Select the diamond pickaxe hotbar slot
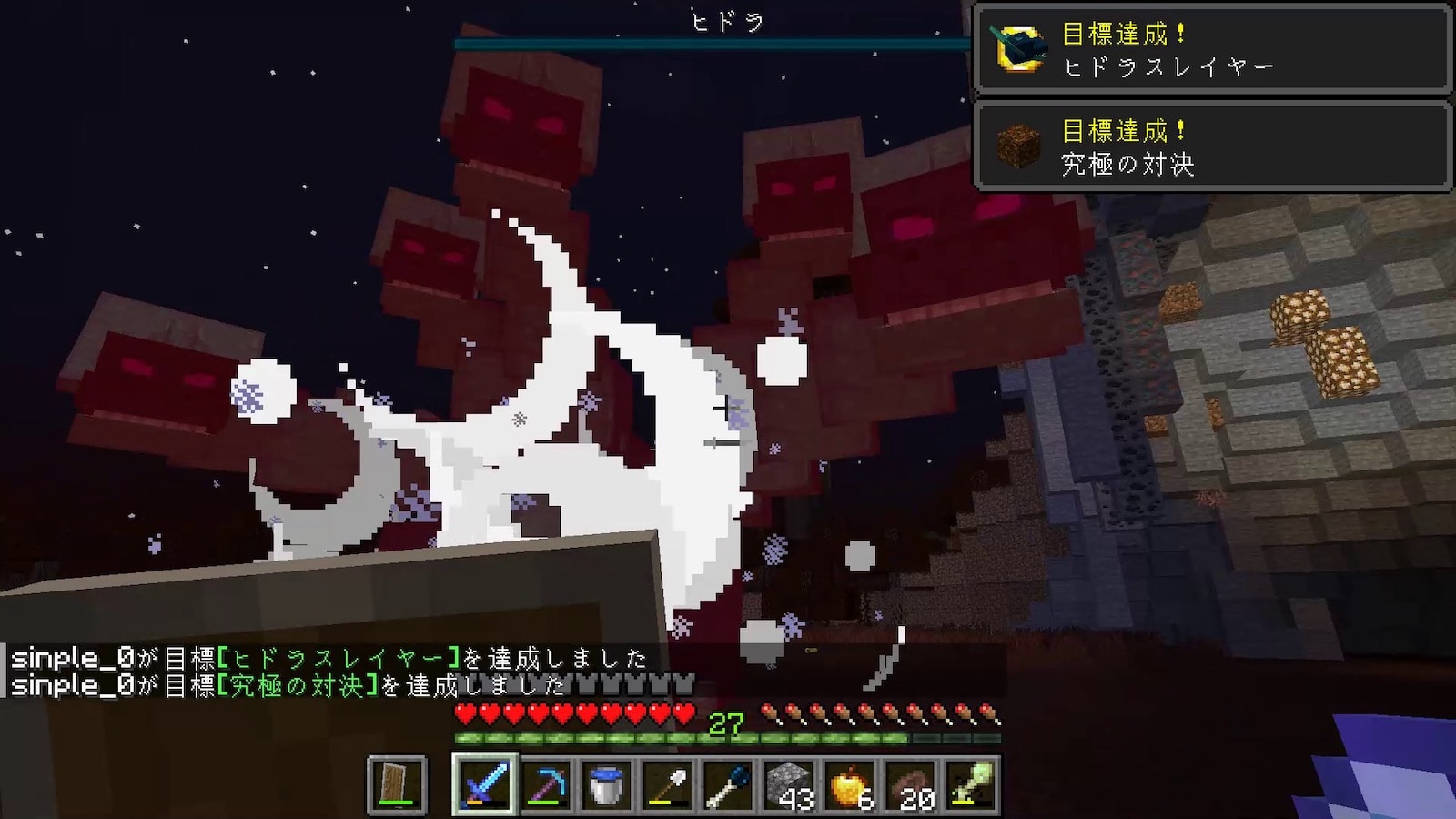This screenshot has height=819, width=1456. tap(545, 784)
